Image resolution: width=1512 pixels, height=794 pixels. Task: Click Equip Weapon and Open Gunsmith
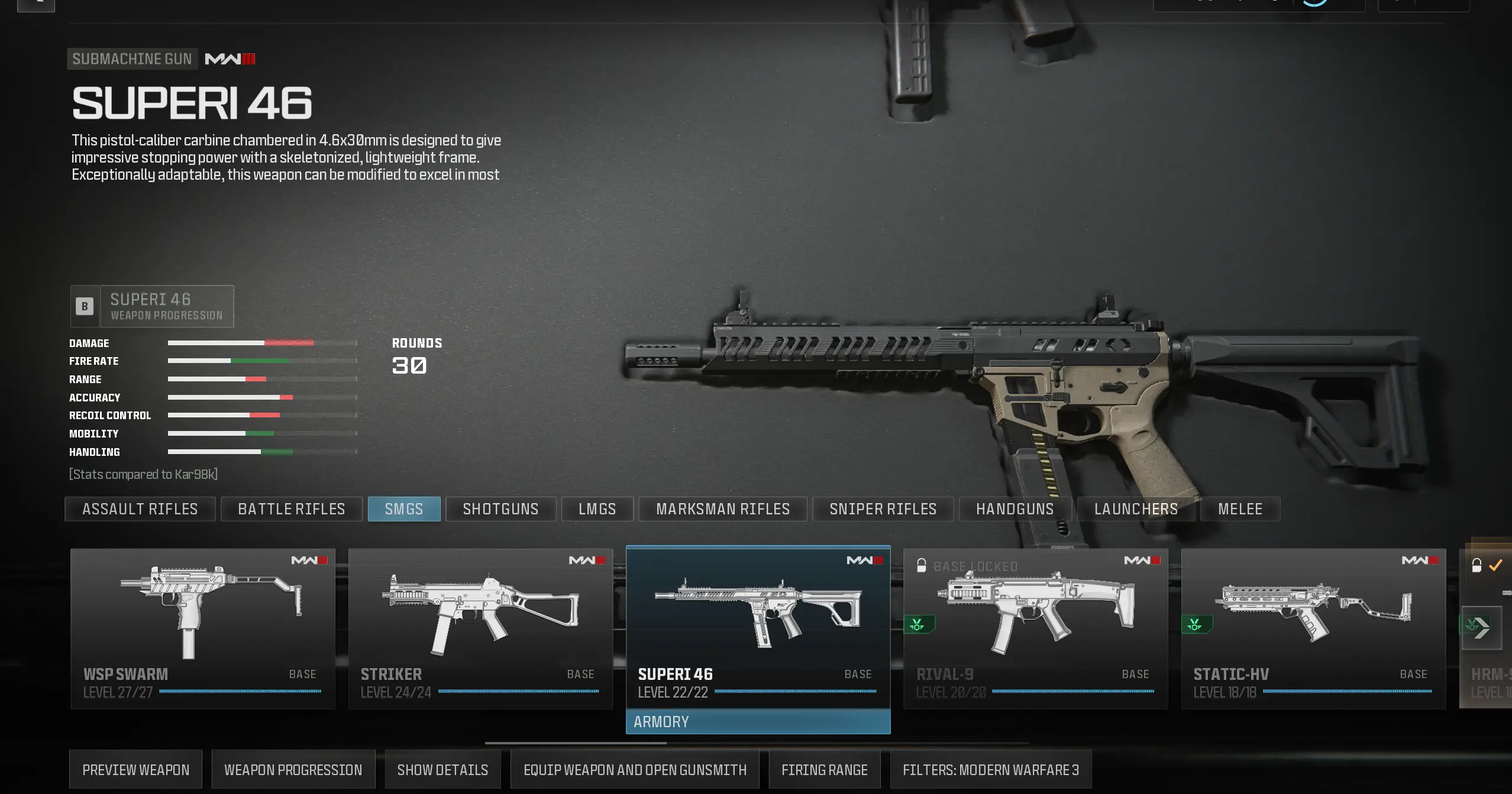click(635, 769)
